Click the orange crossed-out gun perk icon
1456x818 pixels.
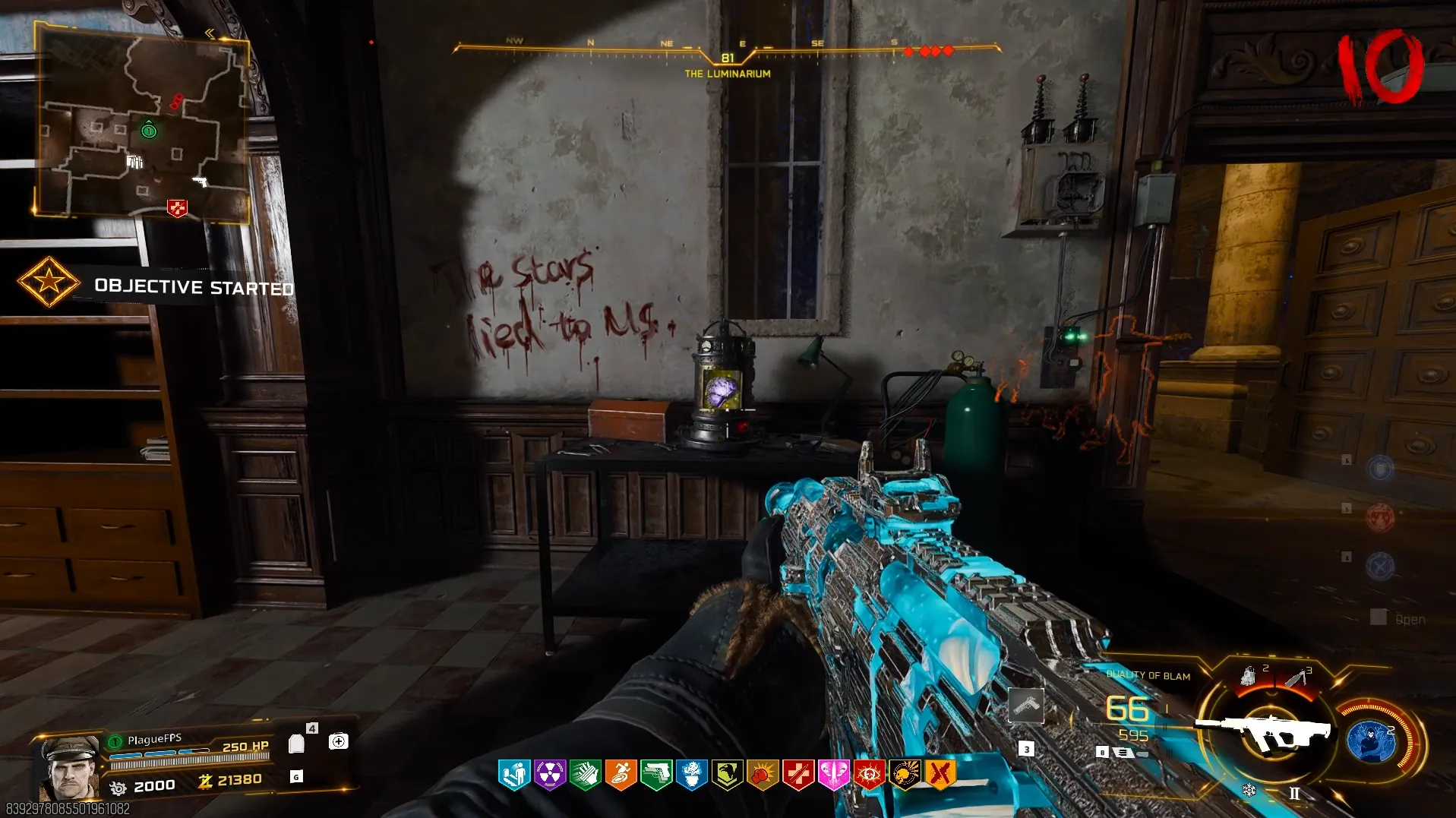pos(940,775)
